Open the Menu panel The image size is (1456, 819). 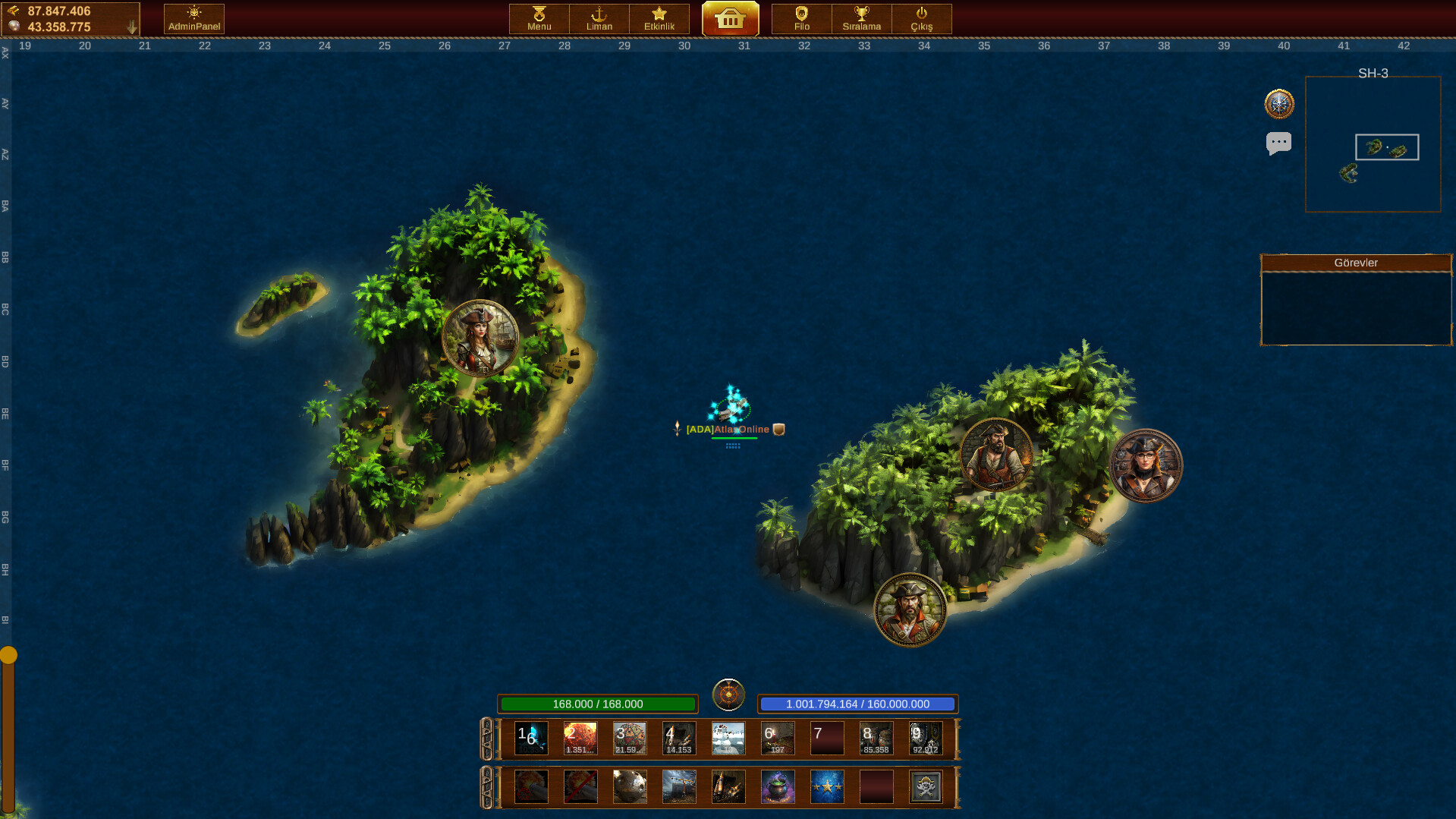click(538, 18)
